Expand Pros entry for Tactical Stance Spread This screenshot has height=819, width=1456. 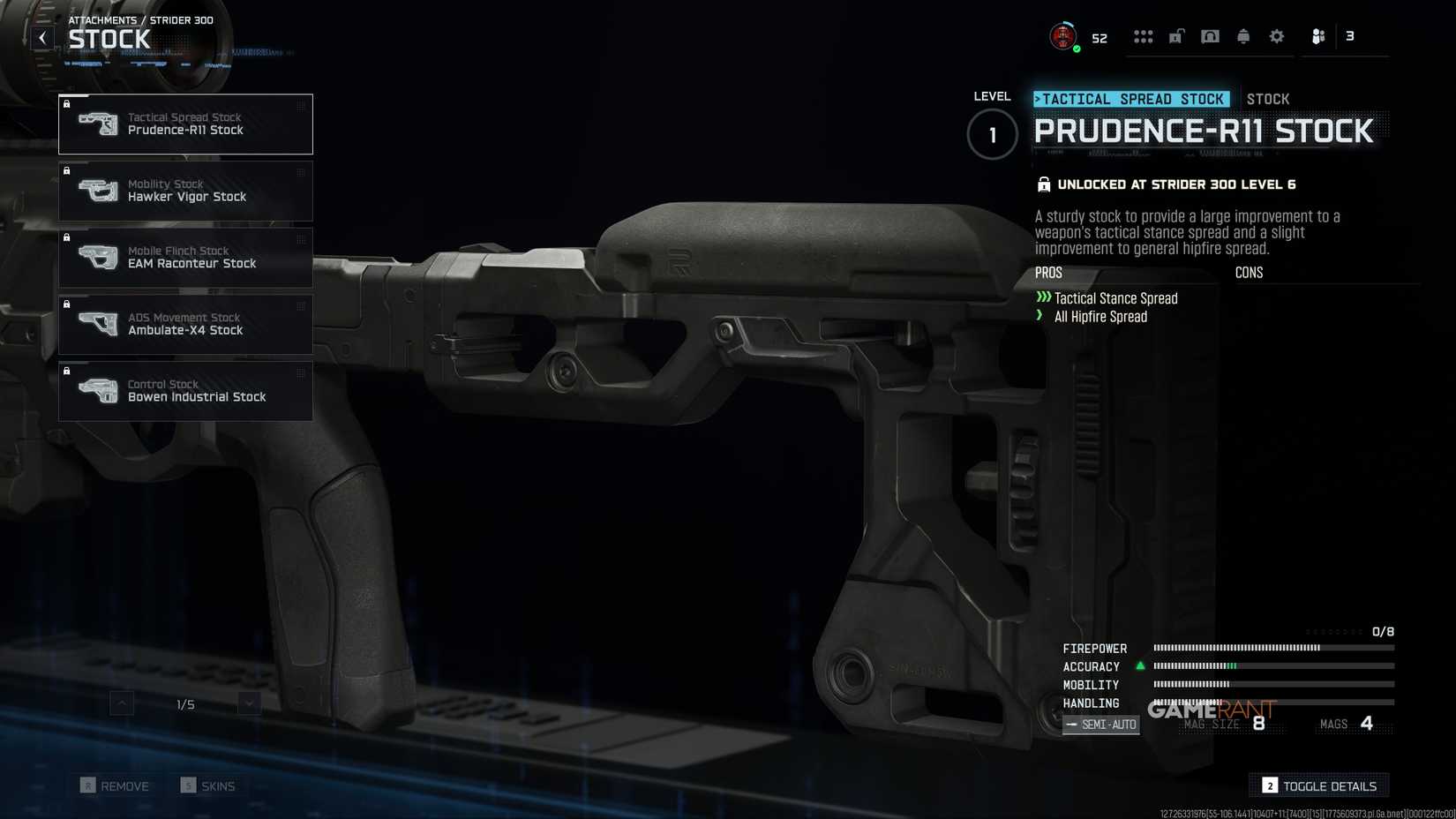[1117, 298]
